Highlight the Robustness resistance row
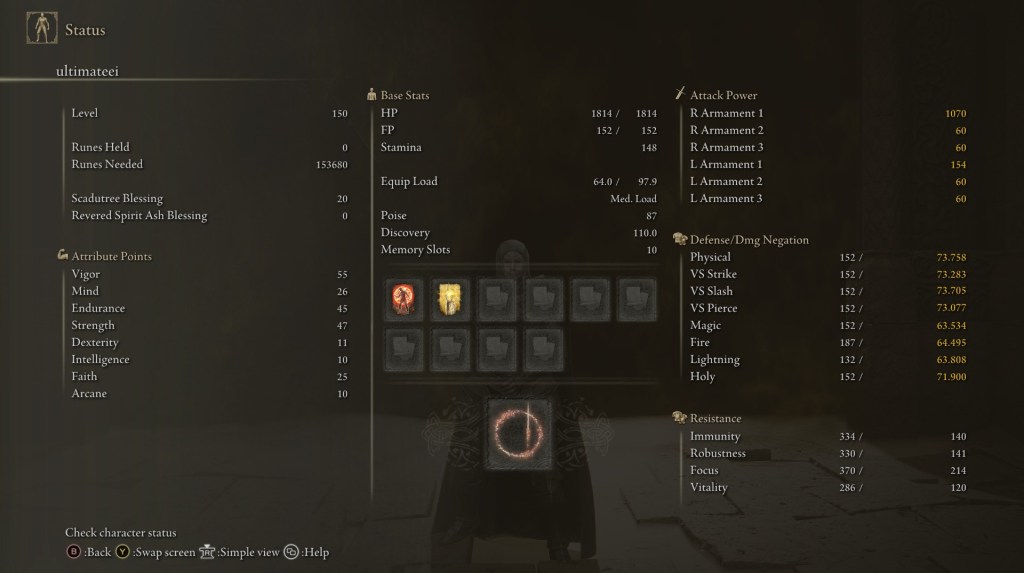Viewport: 1024px width, 573px height. coord(828,453)
